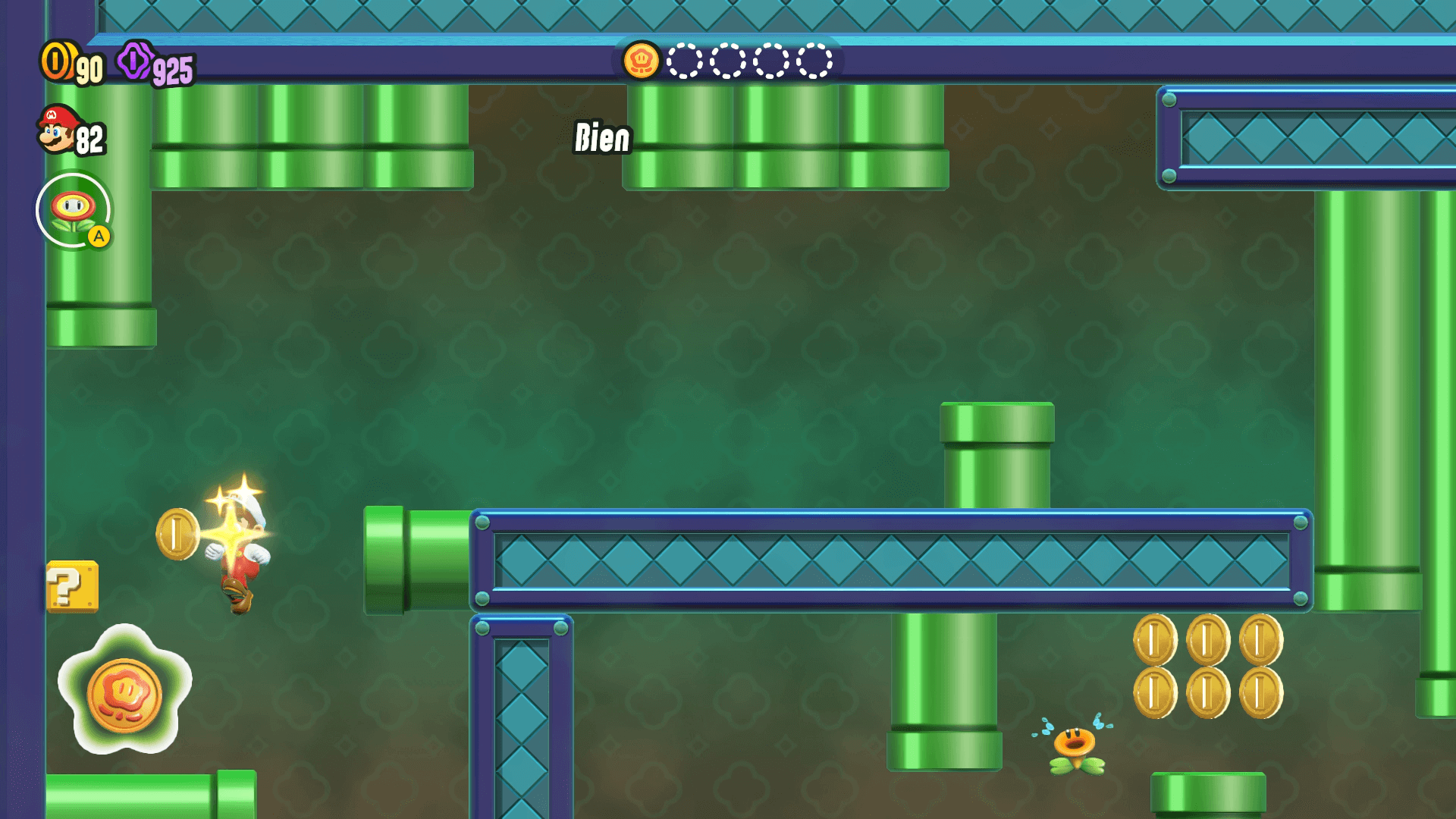Click the purple flower coin icon
Image resolution: width=1456 pixels, height=819 pixels.
pyautogui.click(x=135, y=61)
